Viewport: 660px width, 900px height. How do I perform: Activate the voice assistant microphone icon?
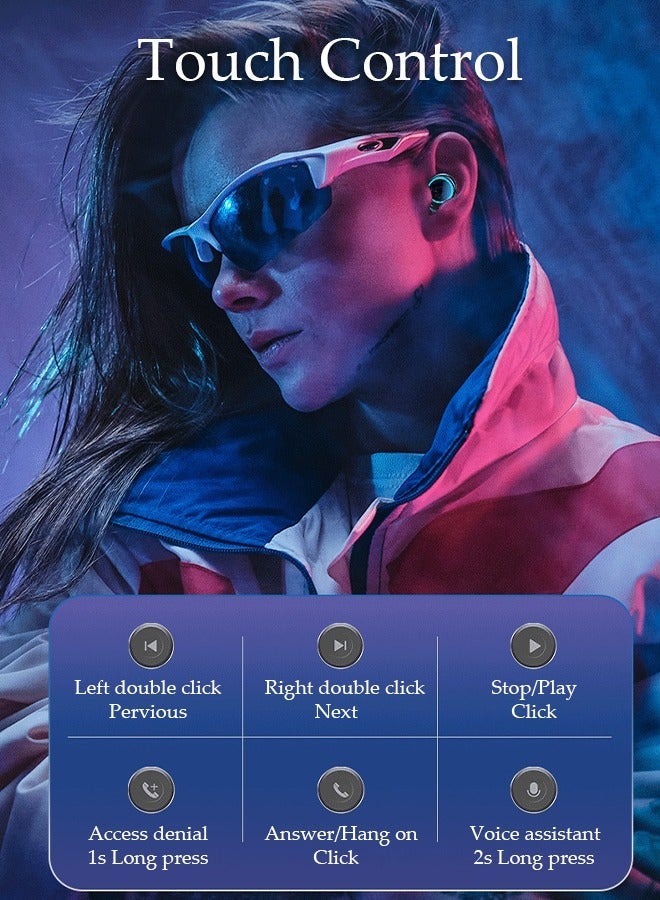533,790
